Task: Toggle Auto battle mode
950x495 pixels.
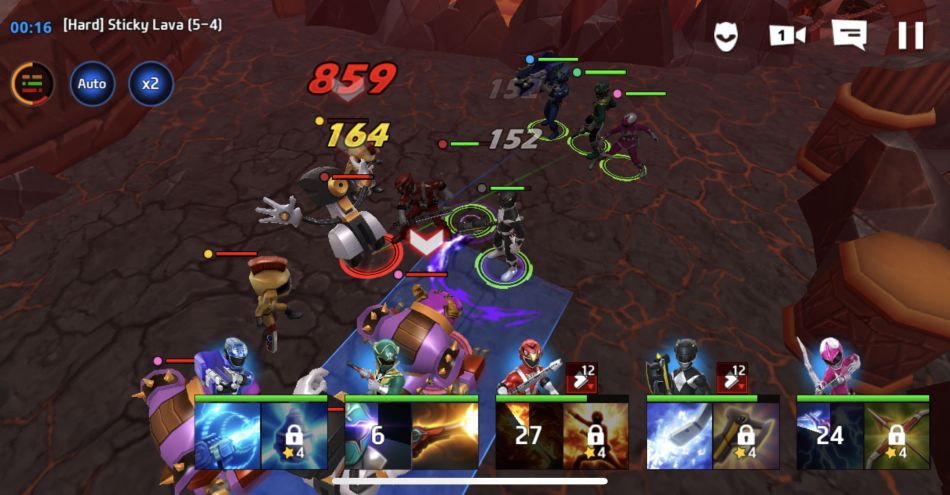Action: coord(92,84)
